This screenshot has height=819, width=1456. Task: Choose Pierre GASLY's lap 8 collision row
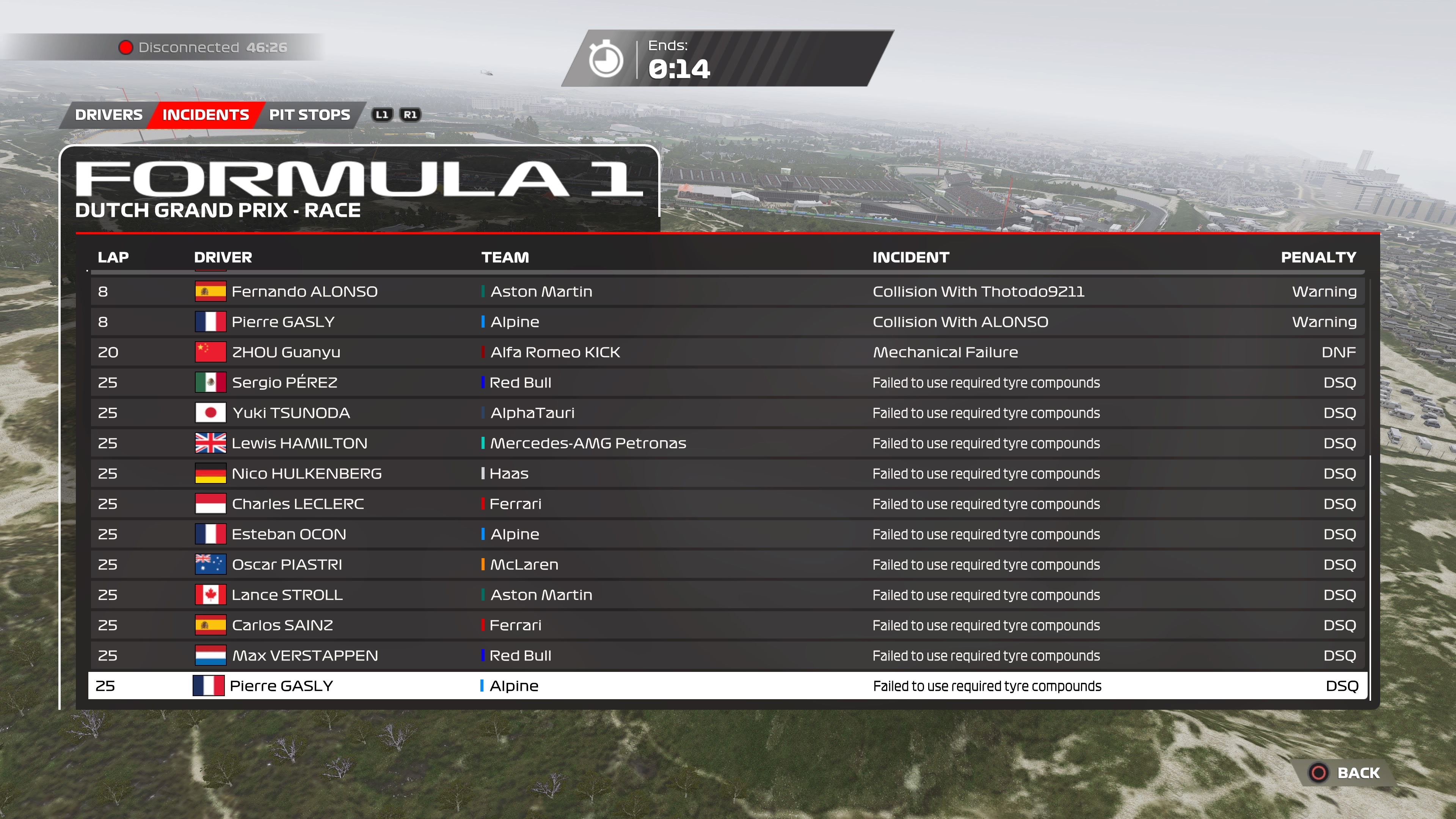tap(727, 322)
